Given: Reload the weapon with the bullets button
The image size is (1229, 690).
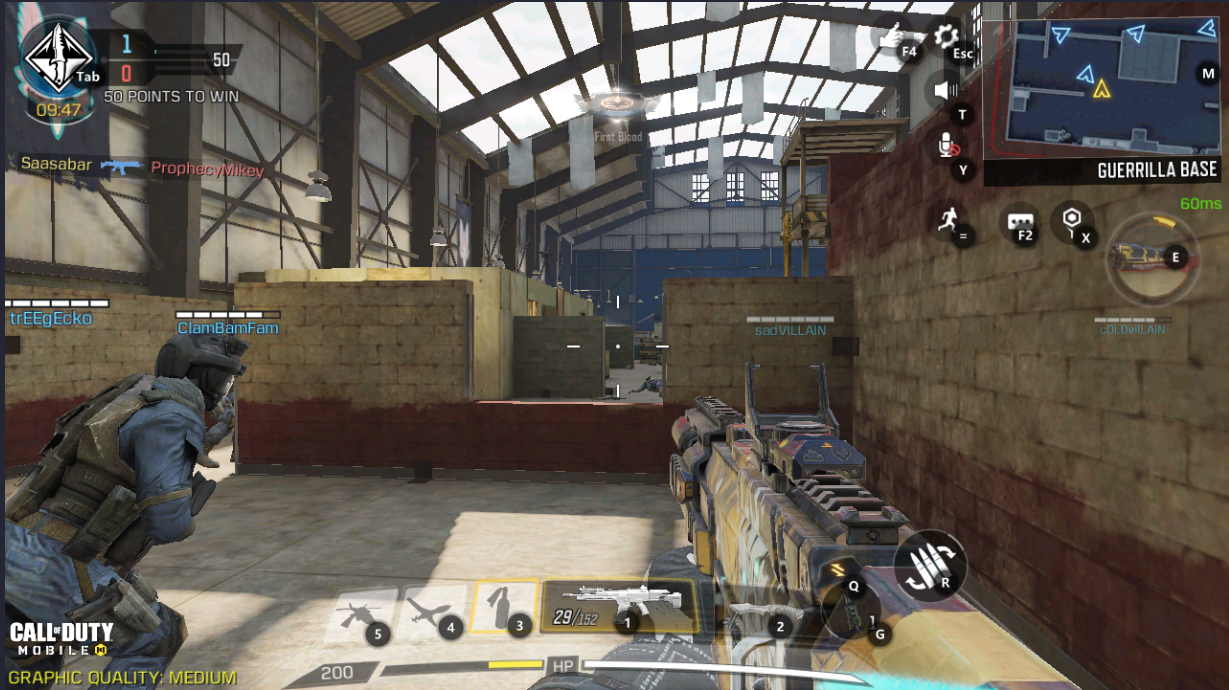Looking at the screenshot, I should 929,566.
